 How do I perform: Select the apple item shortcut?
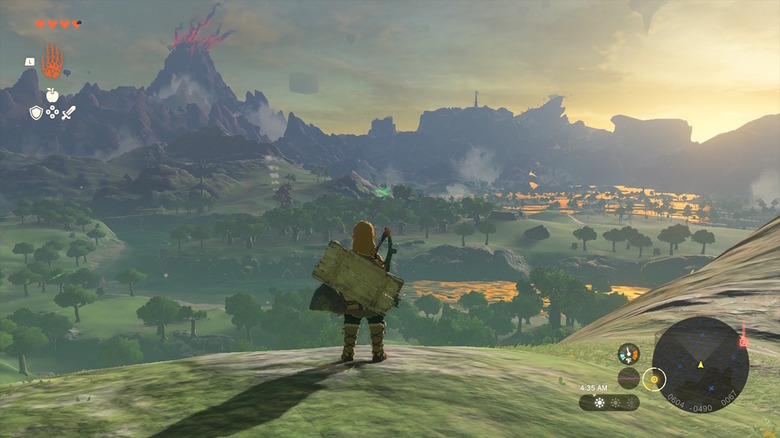[52, 95]
